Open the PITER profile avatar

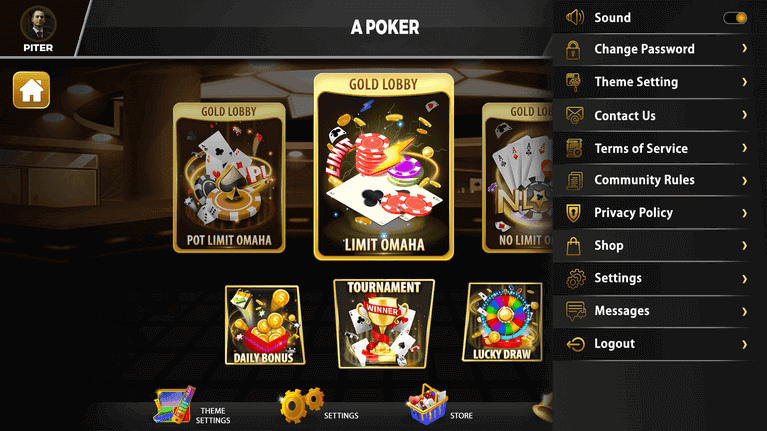[38, 24]
